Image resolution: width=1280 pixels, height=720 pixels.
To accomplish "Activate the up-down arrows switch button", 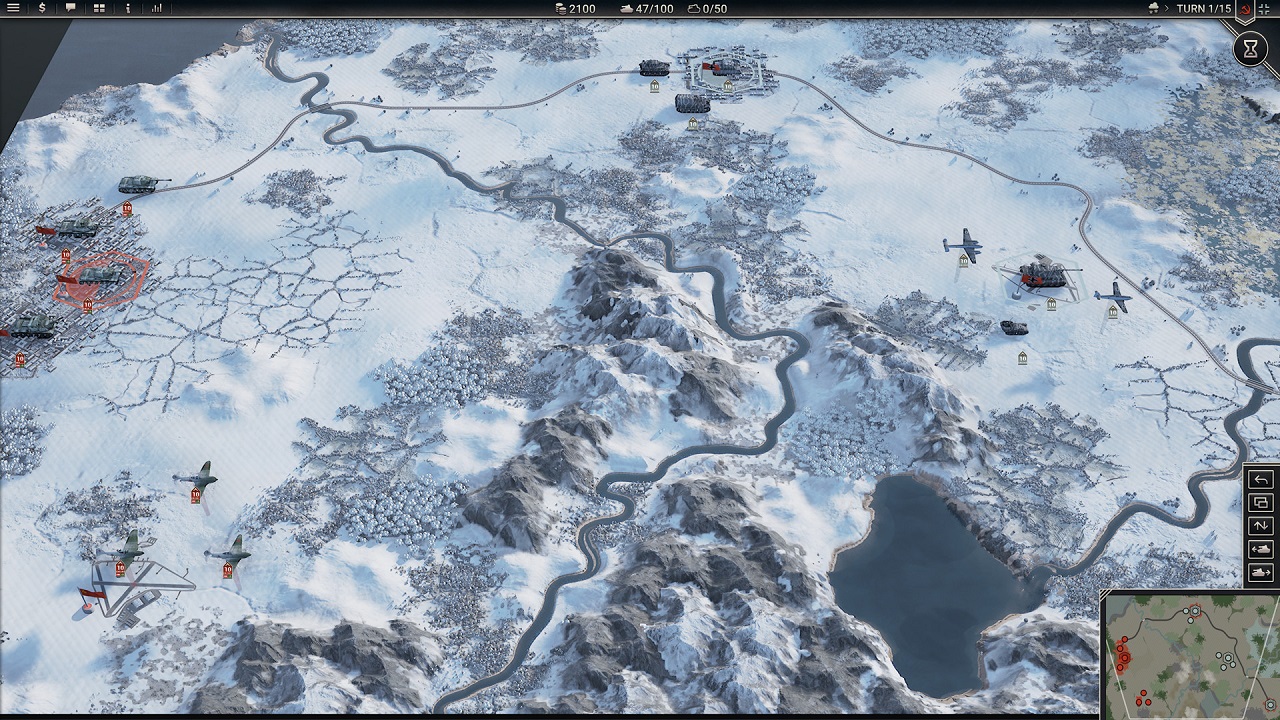I will (1261, 526).
